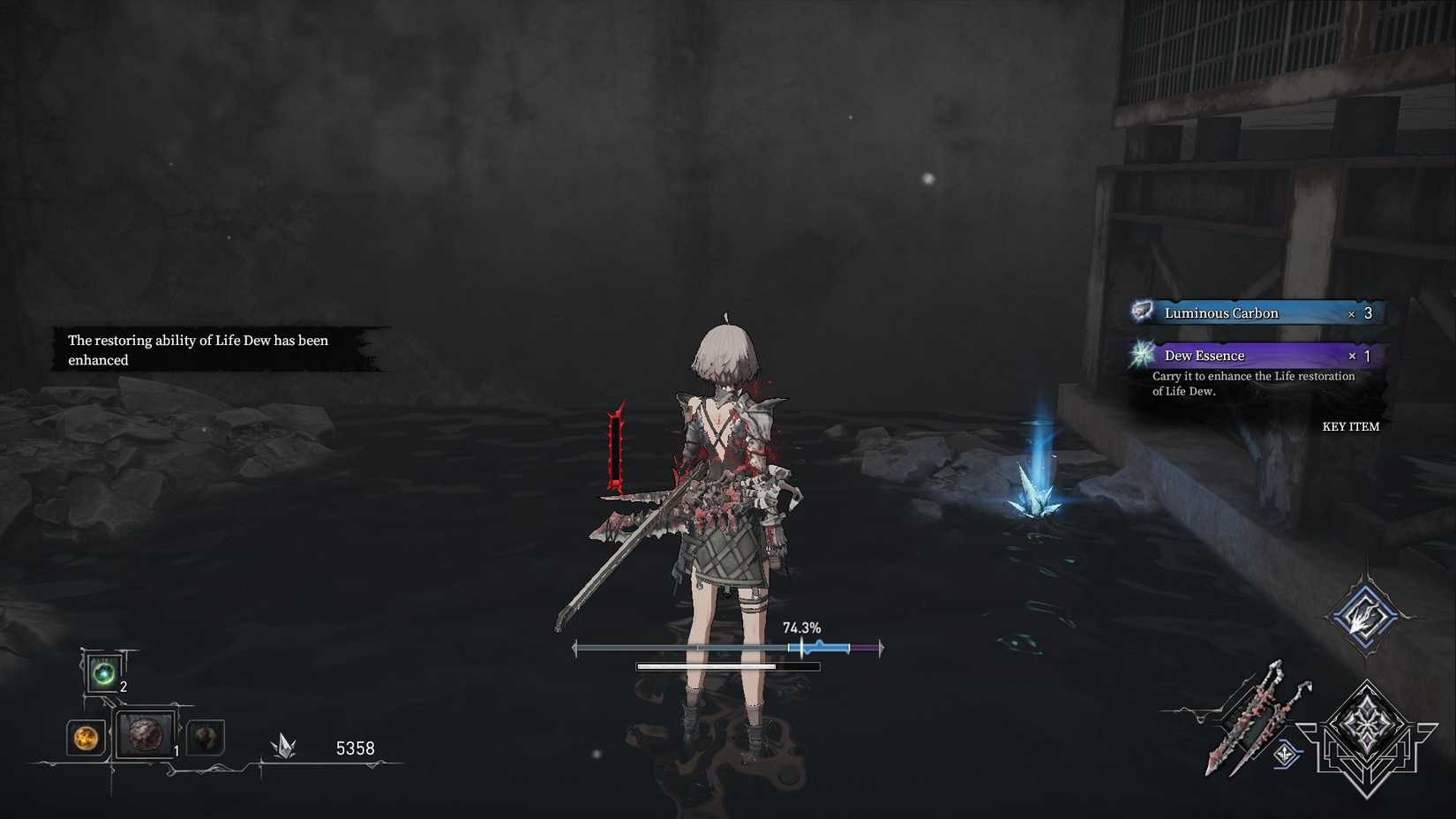The width and height of the screenshot is (1456, 819).
Task: Click the small blue arrow badge near the daggers
Action: point(1287,755)
